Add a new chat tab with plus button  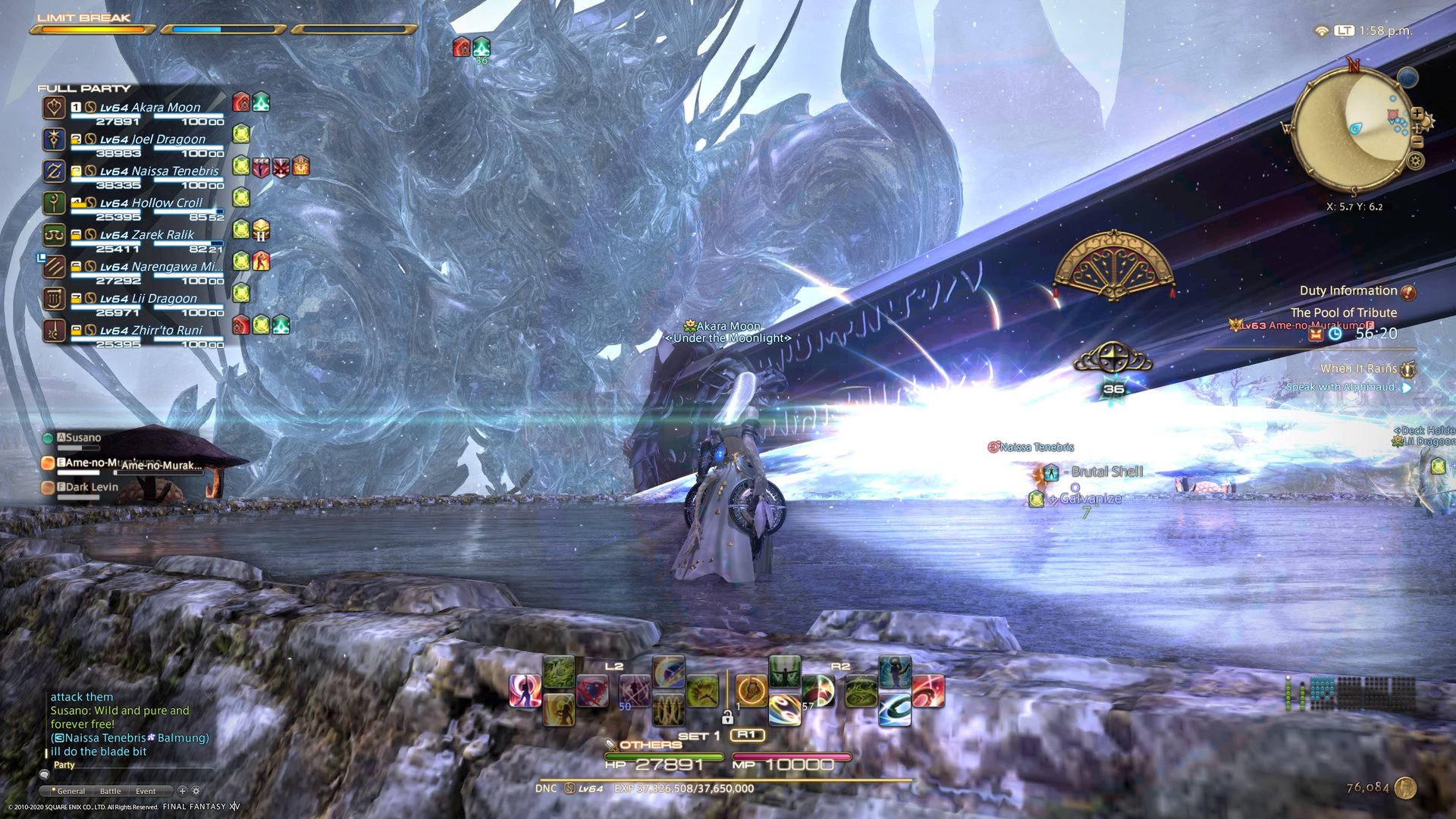(182, 791)
